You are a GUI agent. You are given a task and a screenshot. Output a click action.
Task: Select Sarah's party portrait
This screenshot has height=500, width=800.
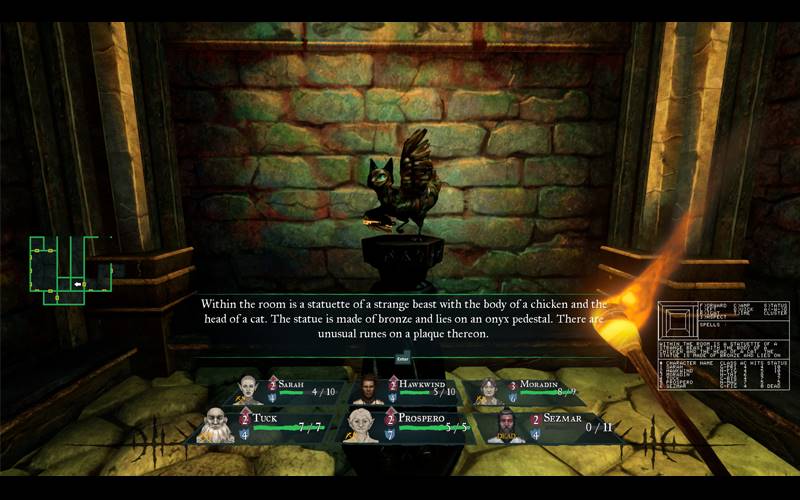249,389
